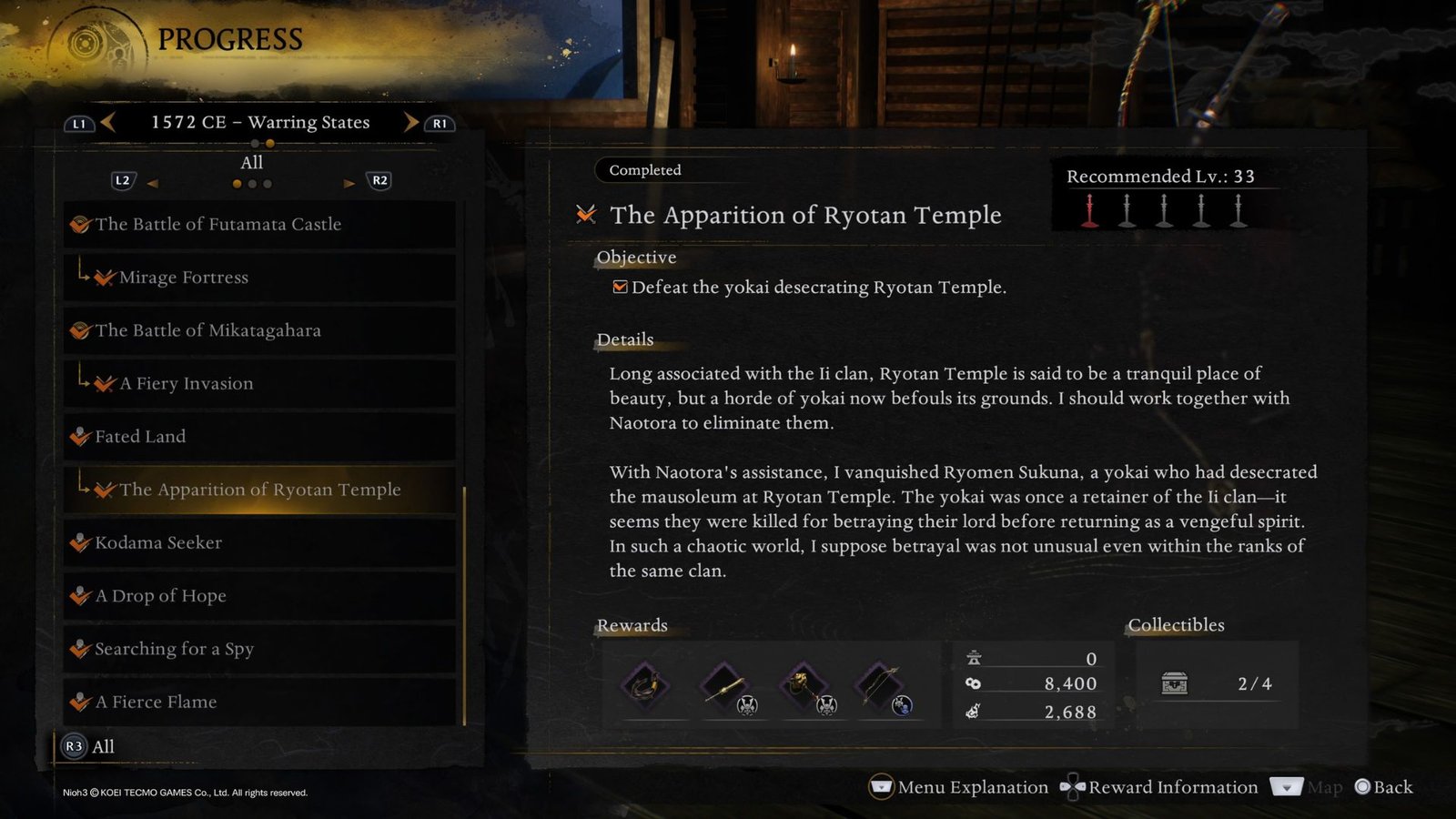The height and width of the screenshot is (819, 1456).
Task: Click the treasure chest Collectibles icon
Action: (1175, 683)
